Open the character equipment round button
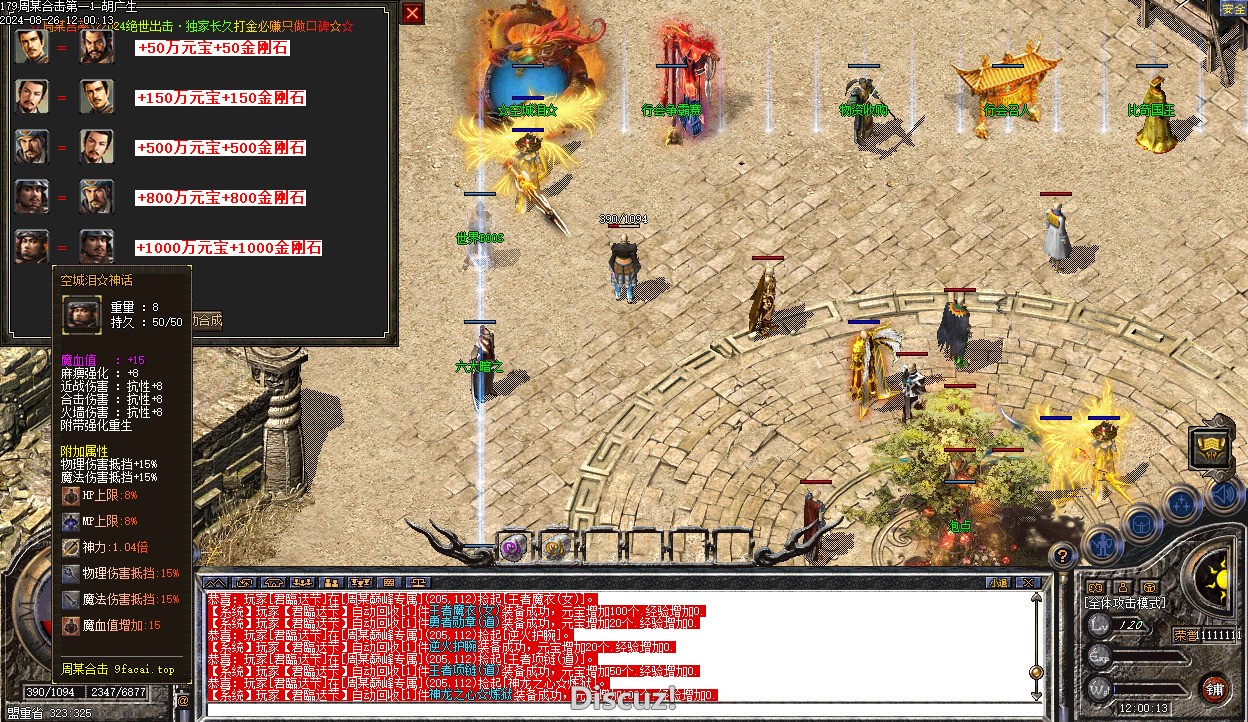Viewport: 1248px width, 722px height. coord(1102,545)
